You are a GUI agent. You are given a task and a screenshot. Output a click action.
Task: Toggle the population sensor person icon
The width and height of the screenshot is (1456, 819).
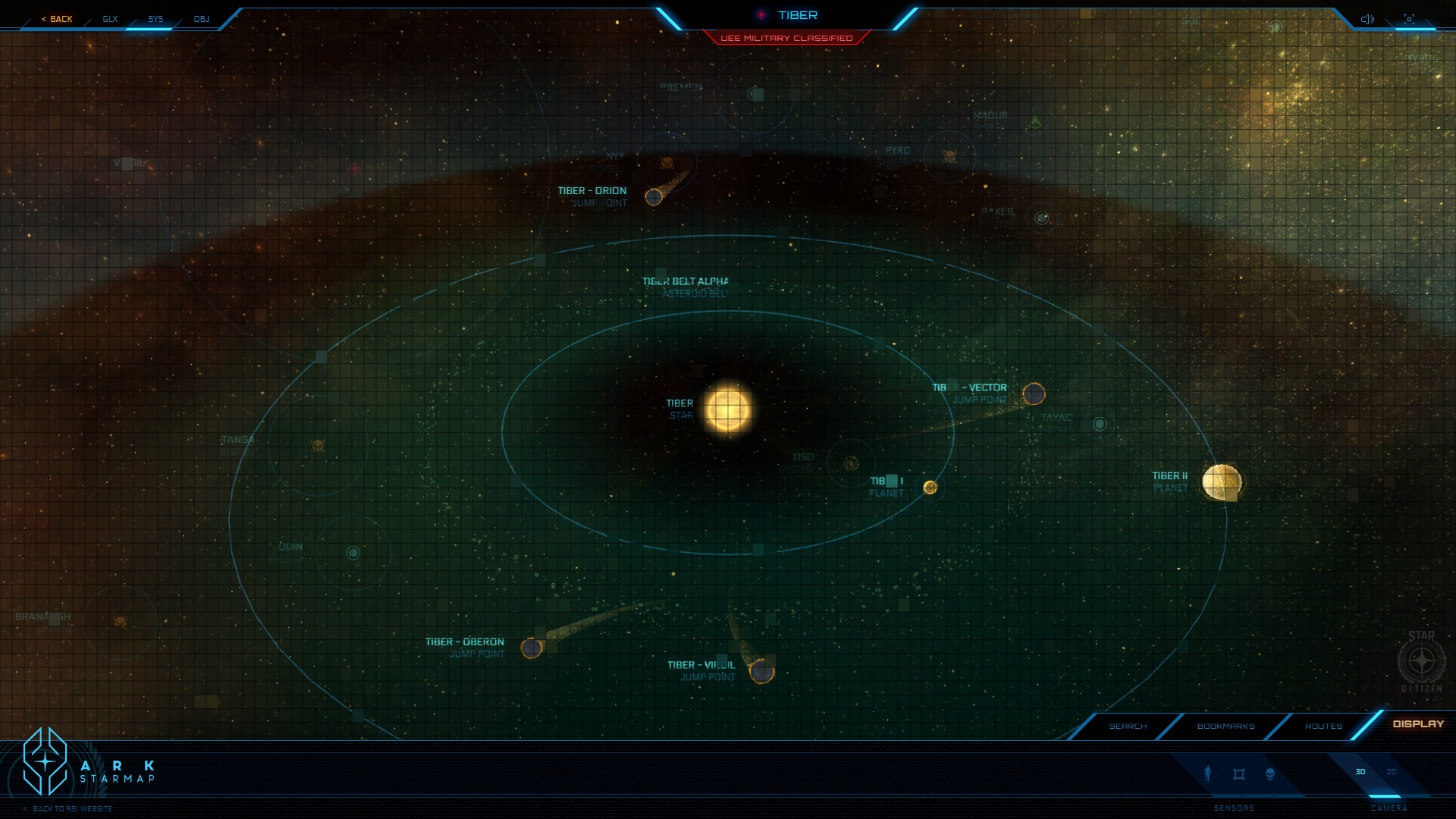(x=1208, y=773)
